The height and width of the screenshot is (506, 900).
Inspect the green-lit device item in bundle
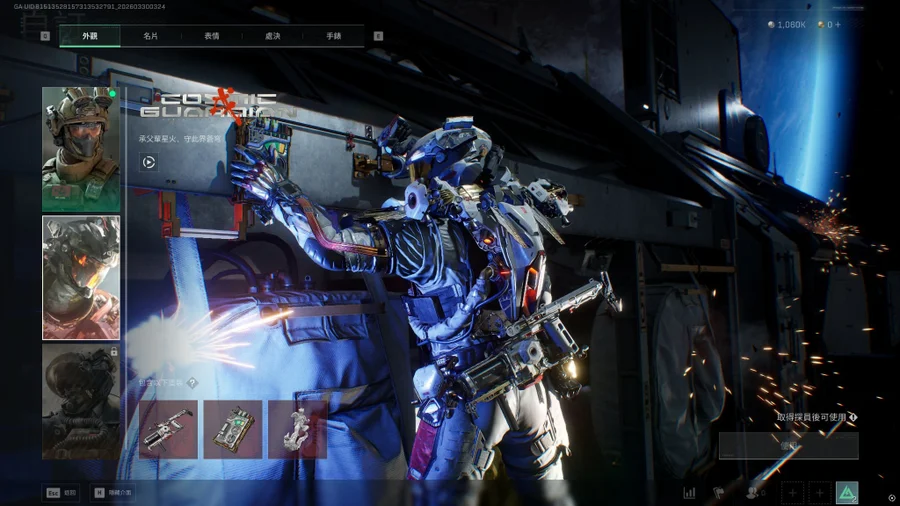233,429
